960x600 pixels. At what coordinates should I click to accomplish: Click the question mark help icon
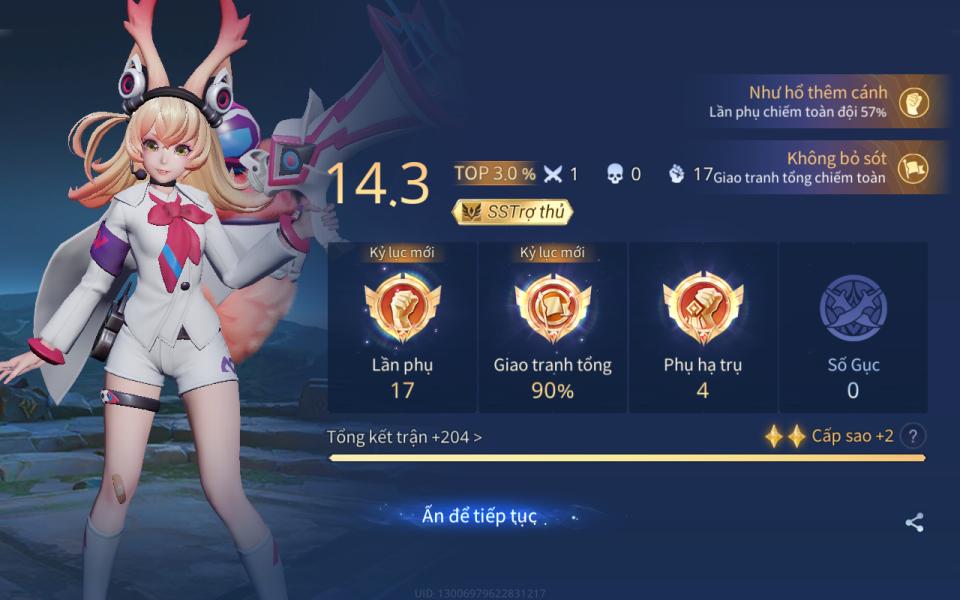coord(911,436)
